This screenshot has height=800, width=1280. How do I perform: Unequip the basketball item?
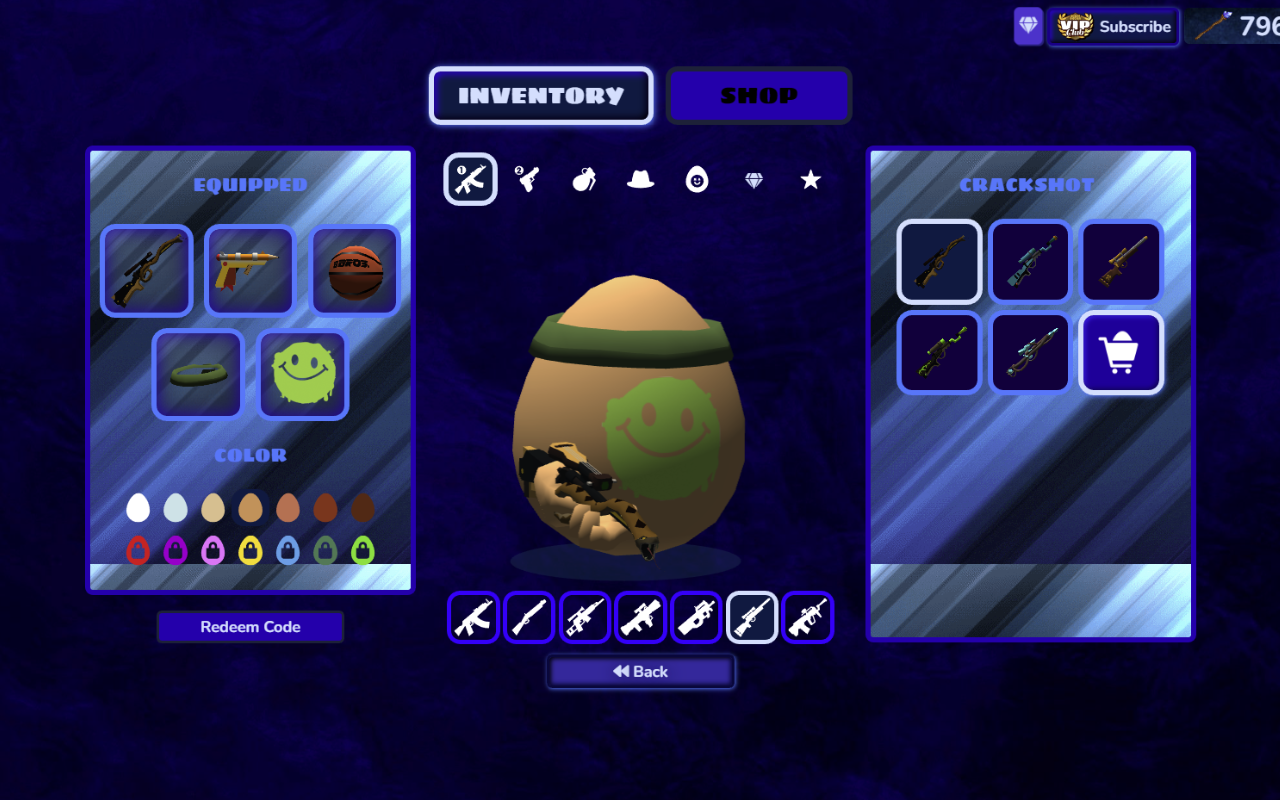point(355,271)
